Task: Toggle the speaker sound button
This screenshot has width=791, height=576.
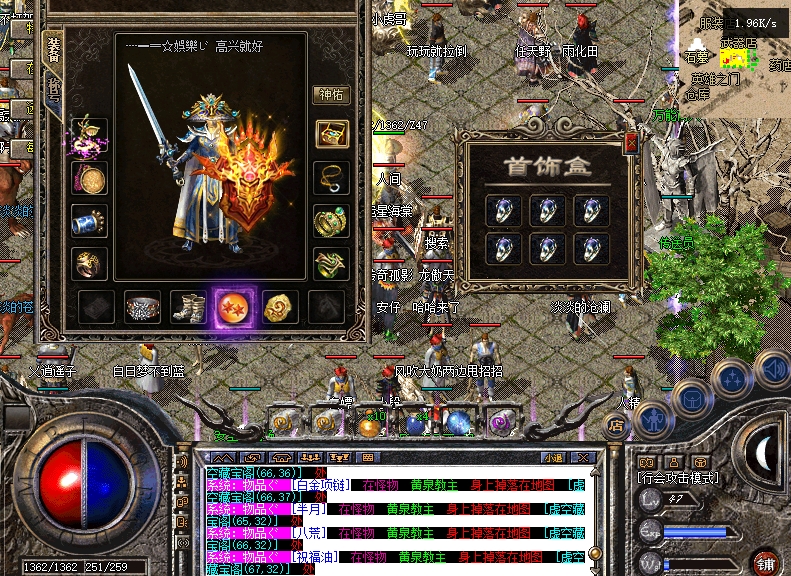Action: (772, 368)
